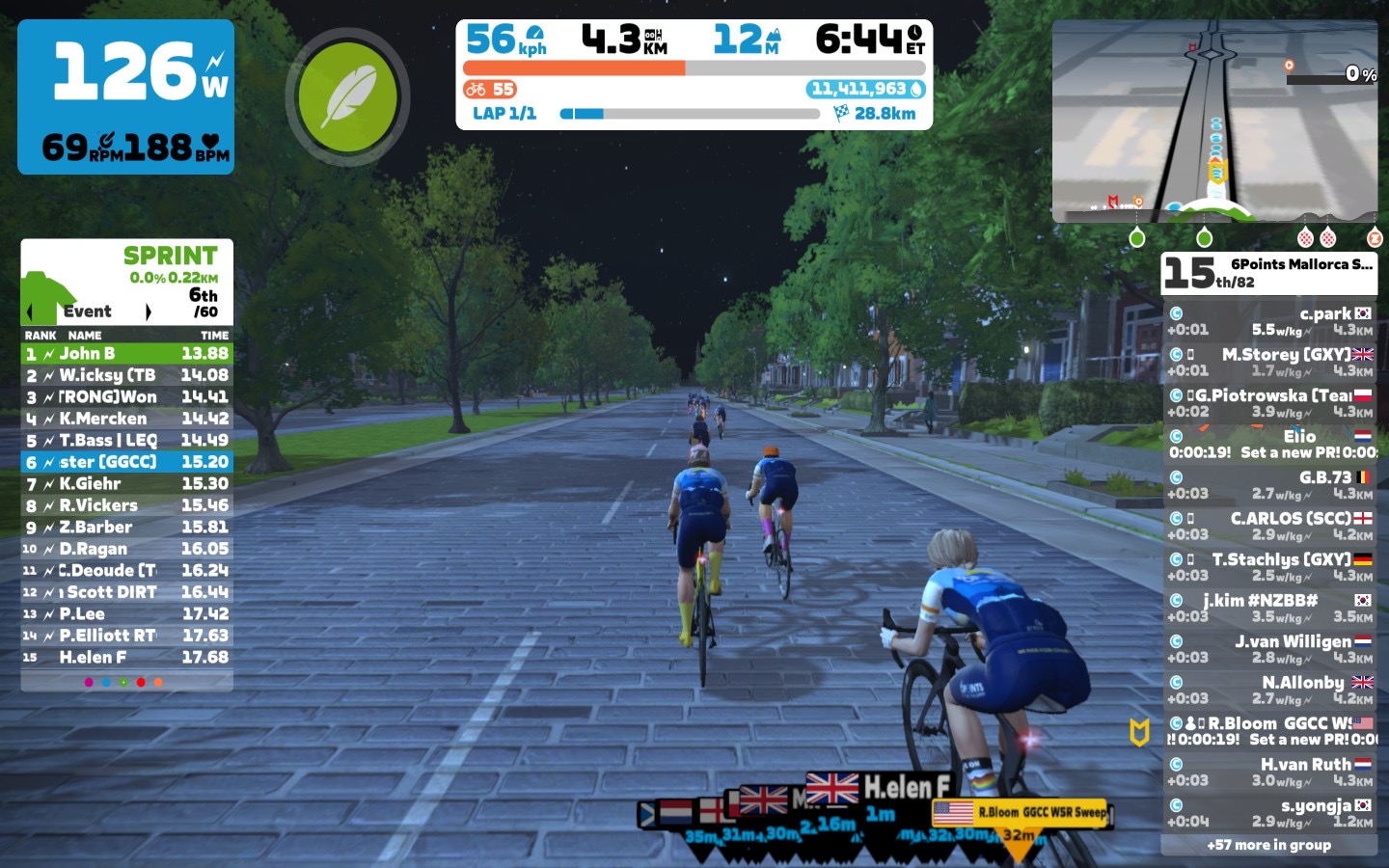1389x868 pixels.
Task: Choose K.Mercken's sprint leaderboard row
Action: click(x=126, y=419)
